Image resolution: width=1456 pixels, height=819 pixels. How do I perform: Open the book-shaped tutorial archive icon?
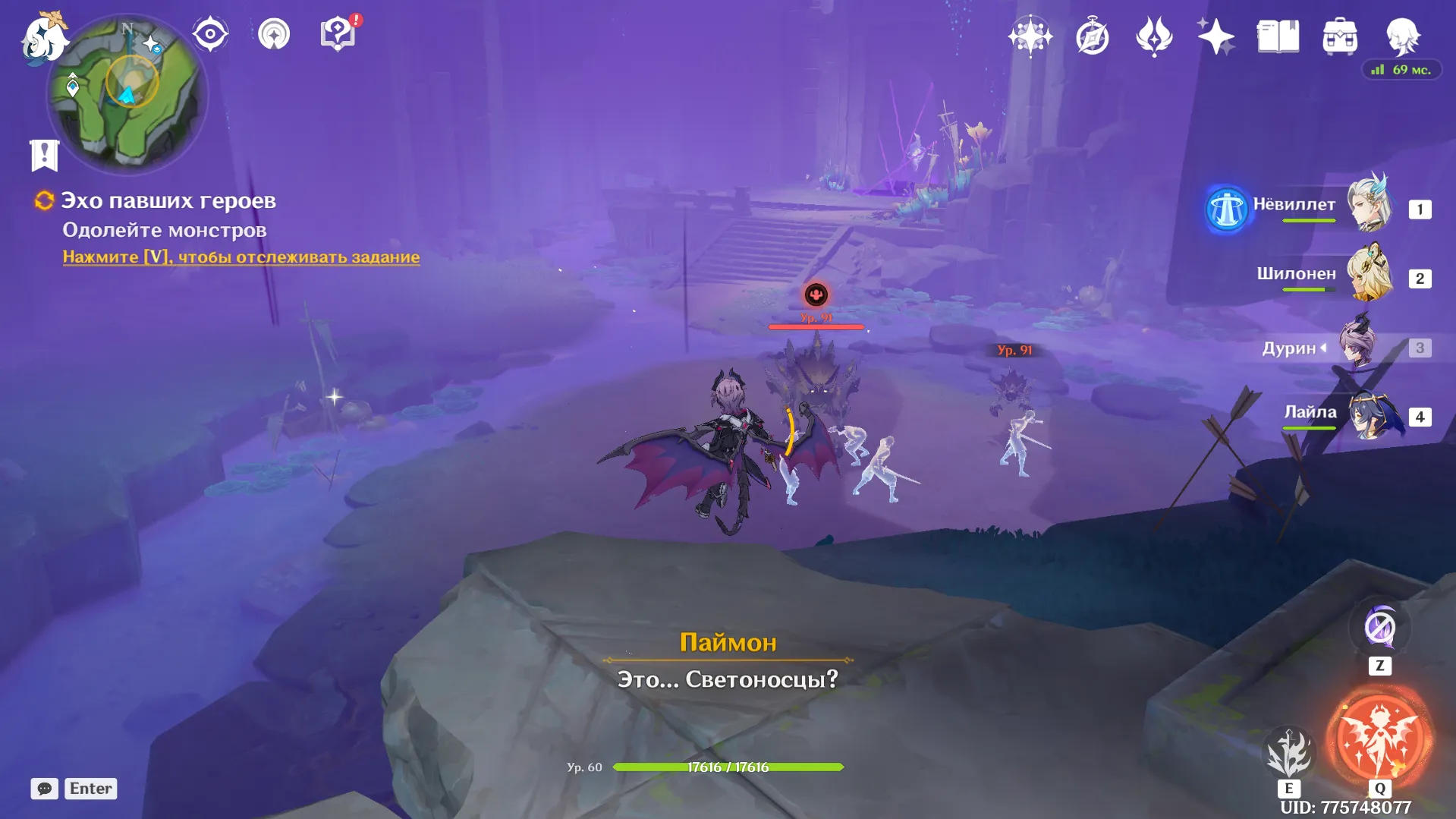point(1278,36)
